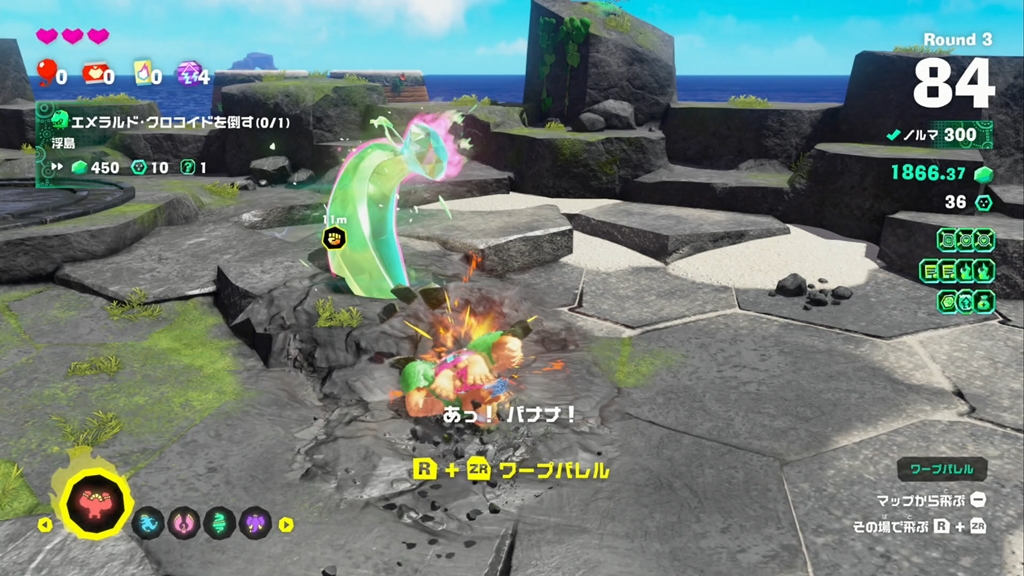Inspect the money bag perk icon
This screenshot has width=1024, height=576.
(x=983, y=300)
